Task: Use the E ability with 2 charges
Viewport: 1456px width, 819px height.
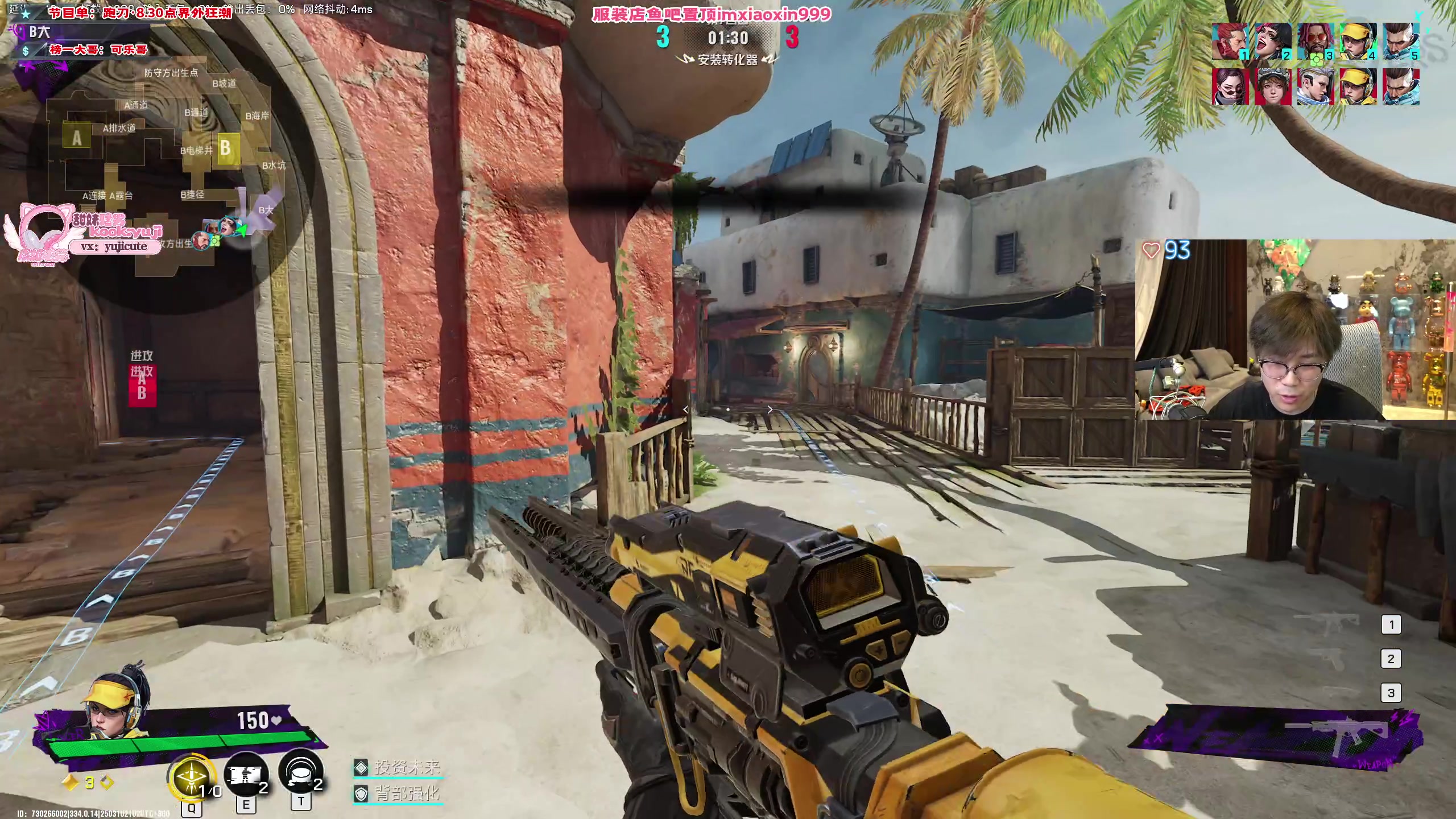Action: click(246, 775)
